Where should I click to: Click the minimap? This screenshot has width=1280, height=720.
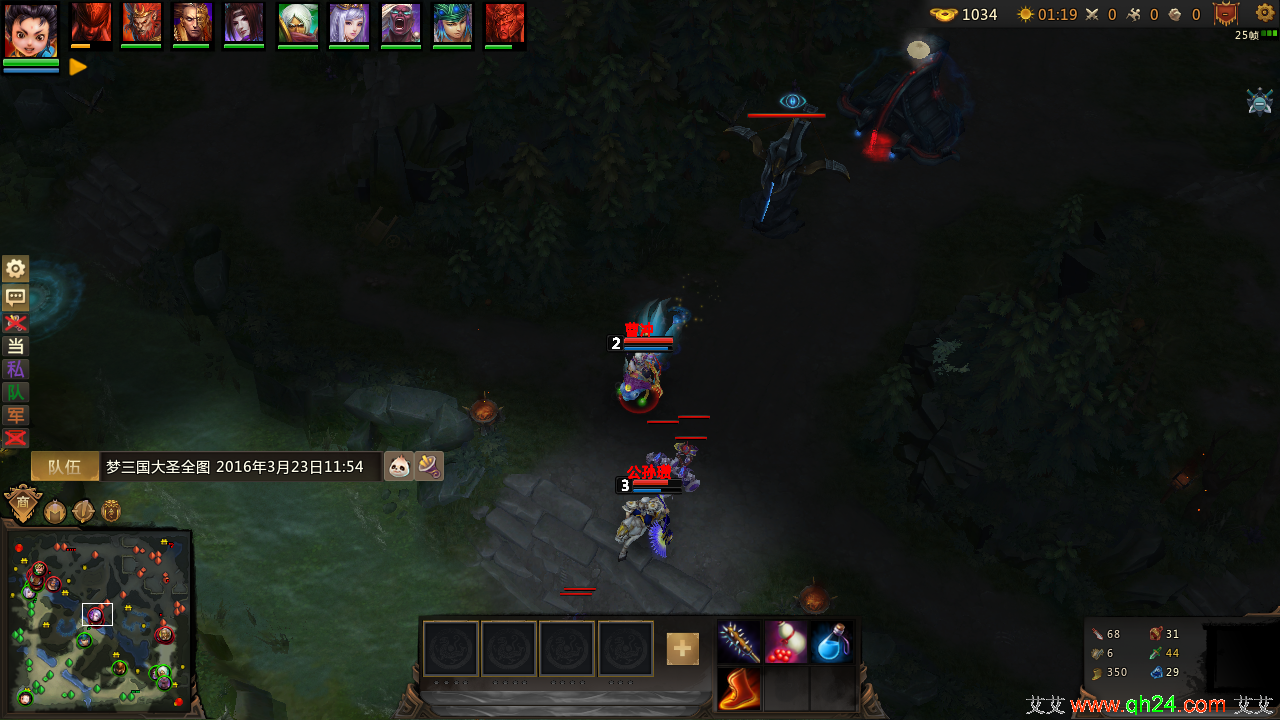click(x=97, y=620)
